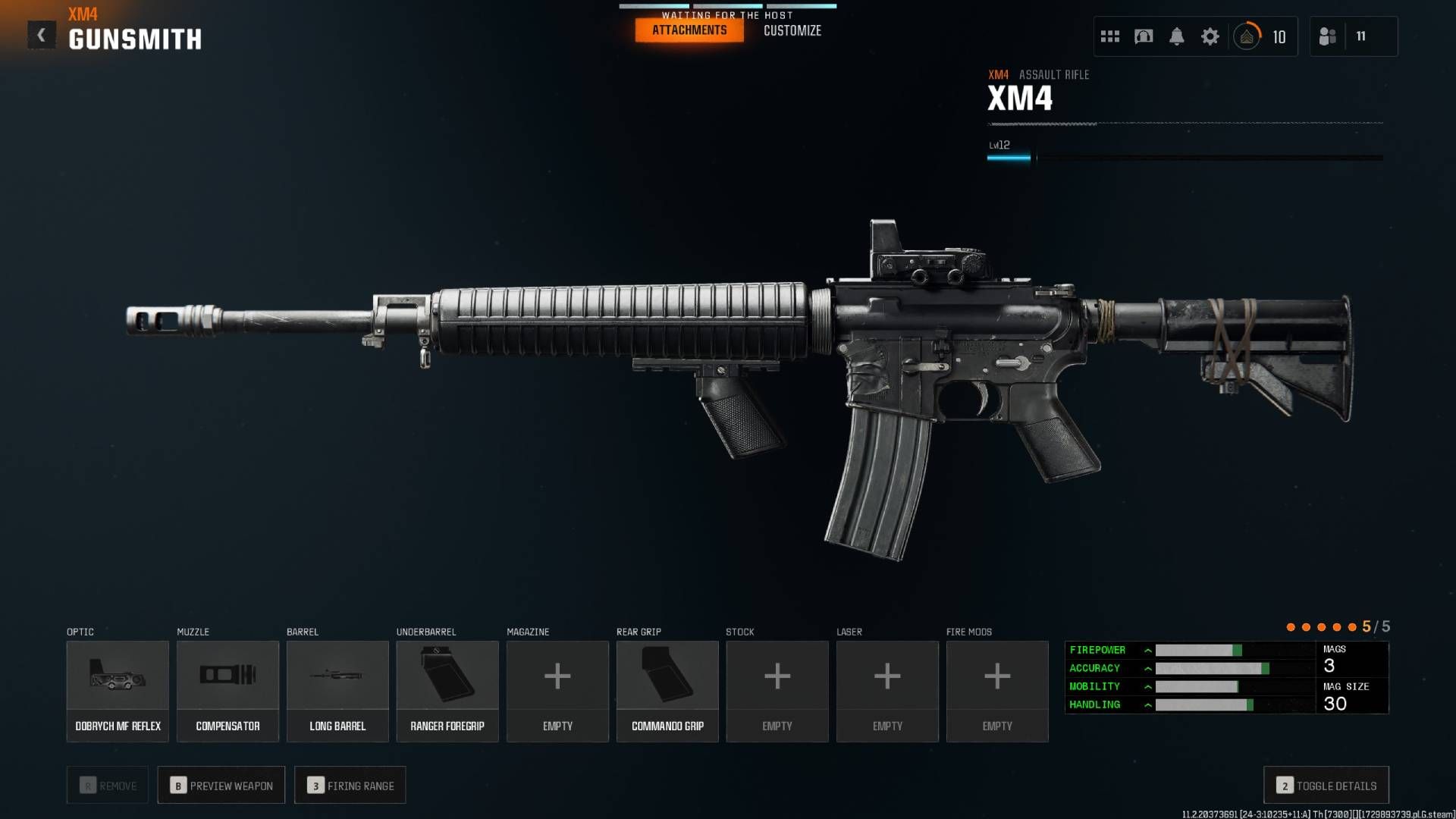Expand the Accuracy stat details
The image size is (1456, 819).
click(1149, 668)
